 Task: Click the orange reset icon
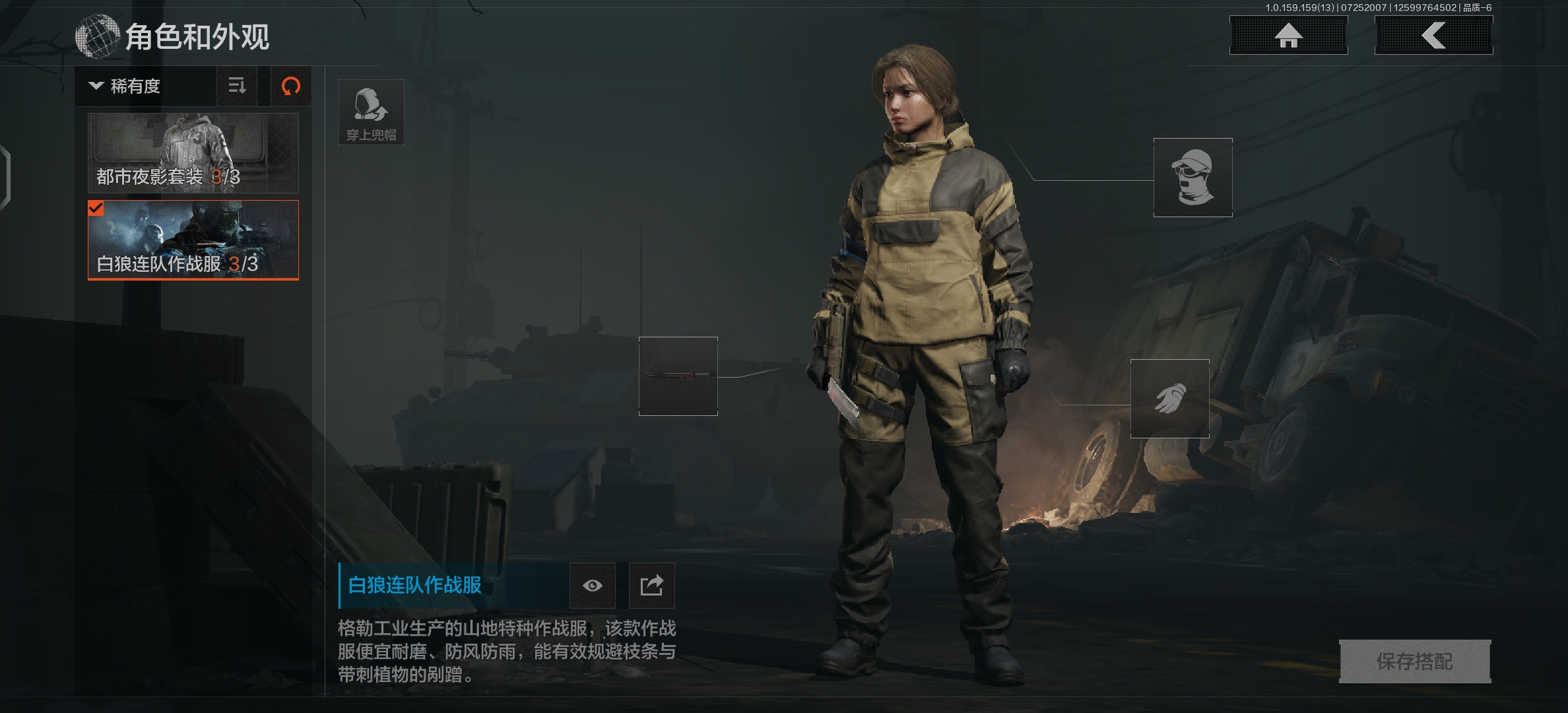coord(291,86)
